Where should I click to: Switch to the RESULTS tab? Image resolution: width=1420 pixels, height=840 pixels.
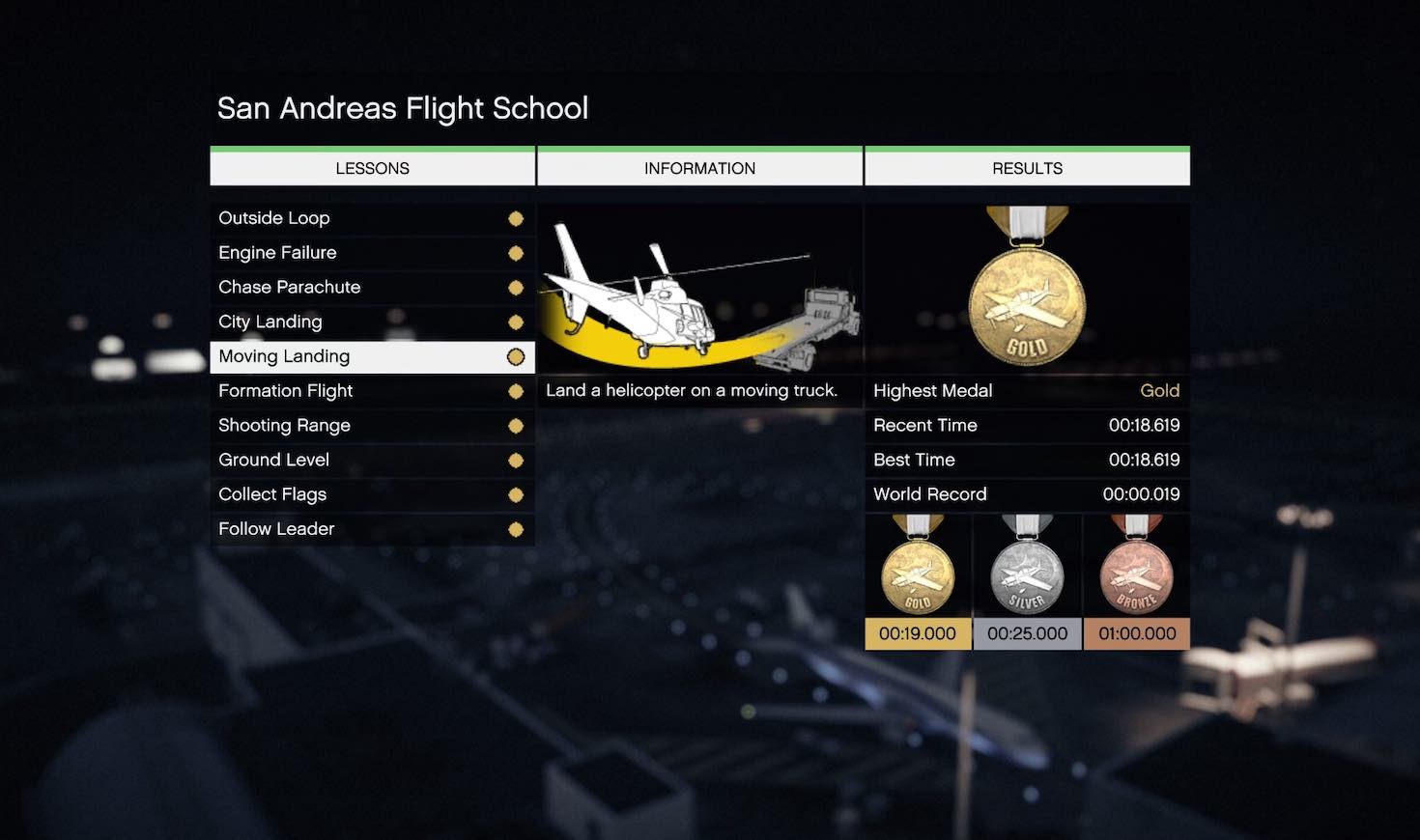coord(1027,167)
